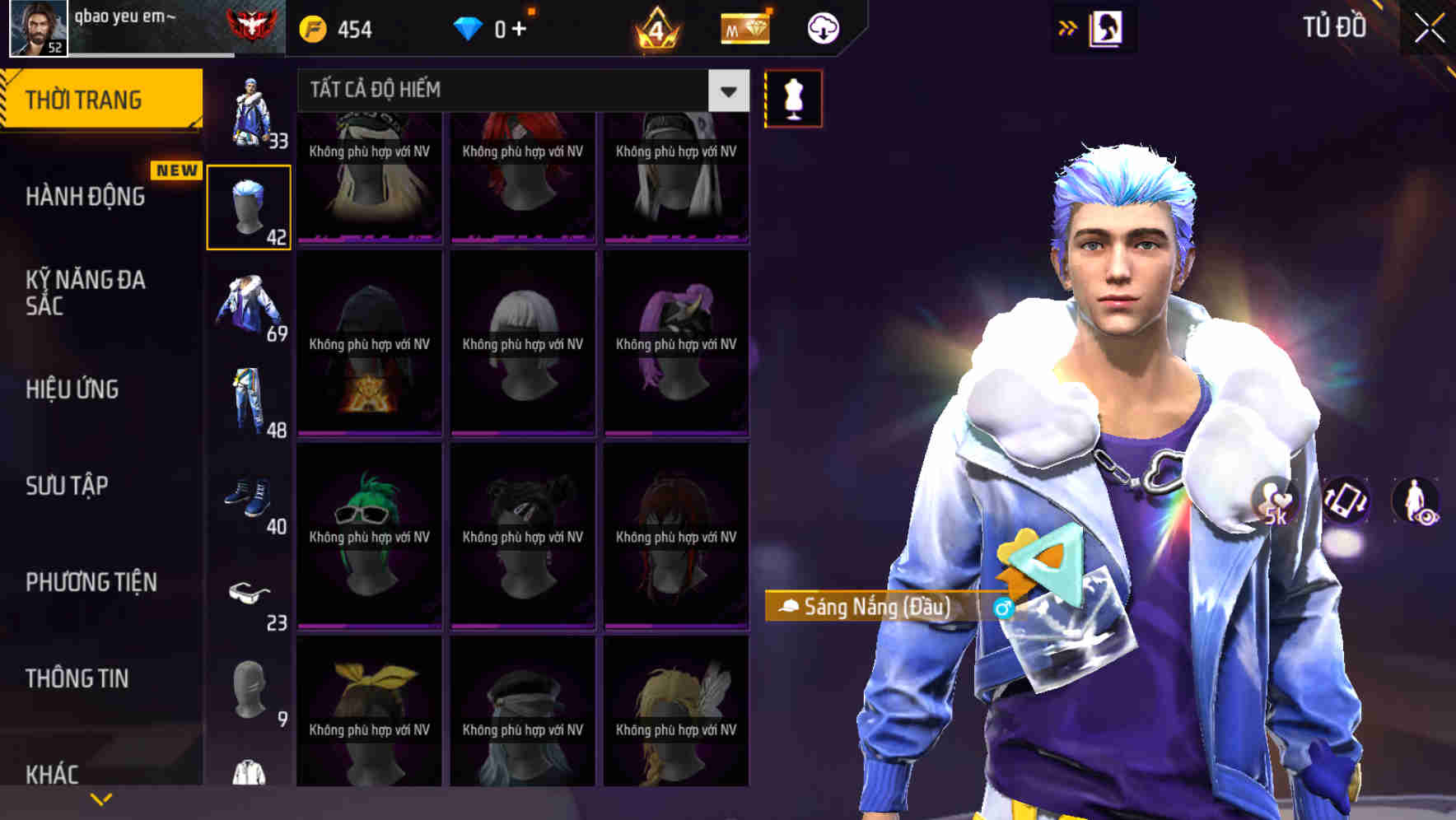
Task: Open the shoes category showing 40 items
Action: [250, 496]
